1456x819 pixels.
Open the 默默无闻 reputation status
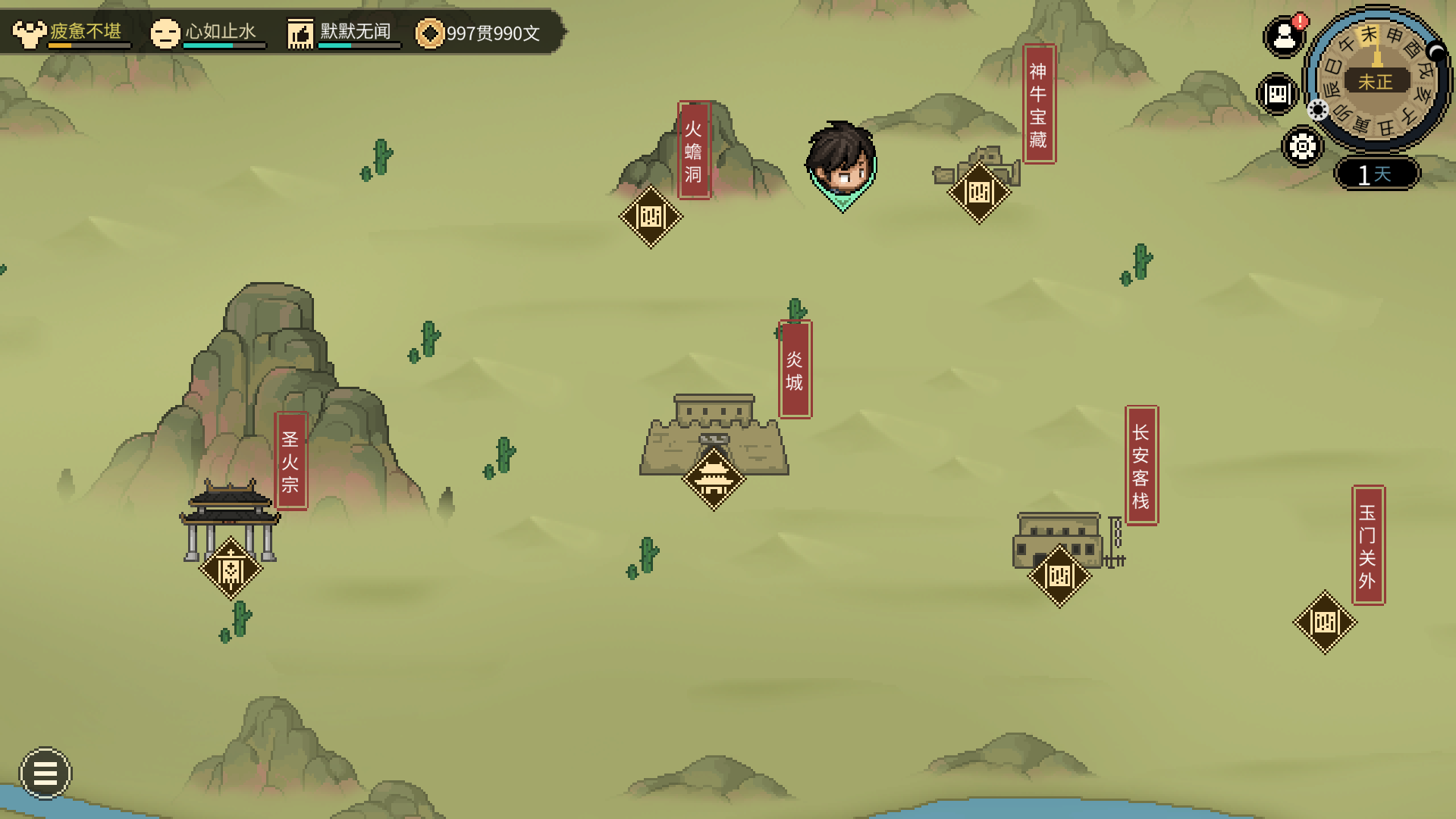point(300,33)
